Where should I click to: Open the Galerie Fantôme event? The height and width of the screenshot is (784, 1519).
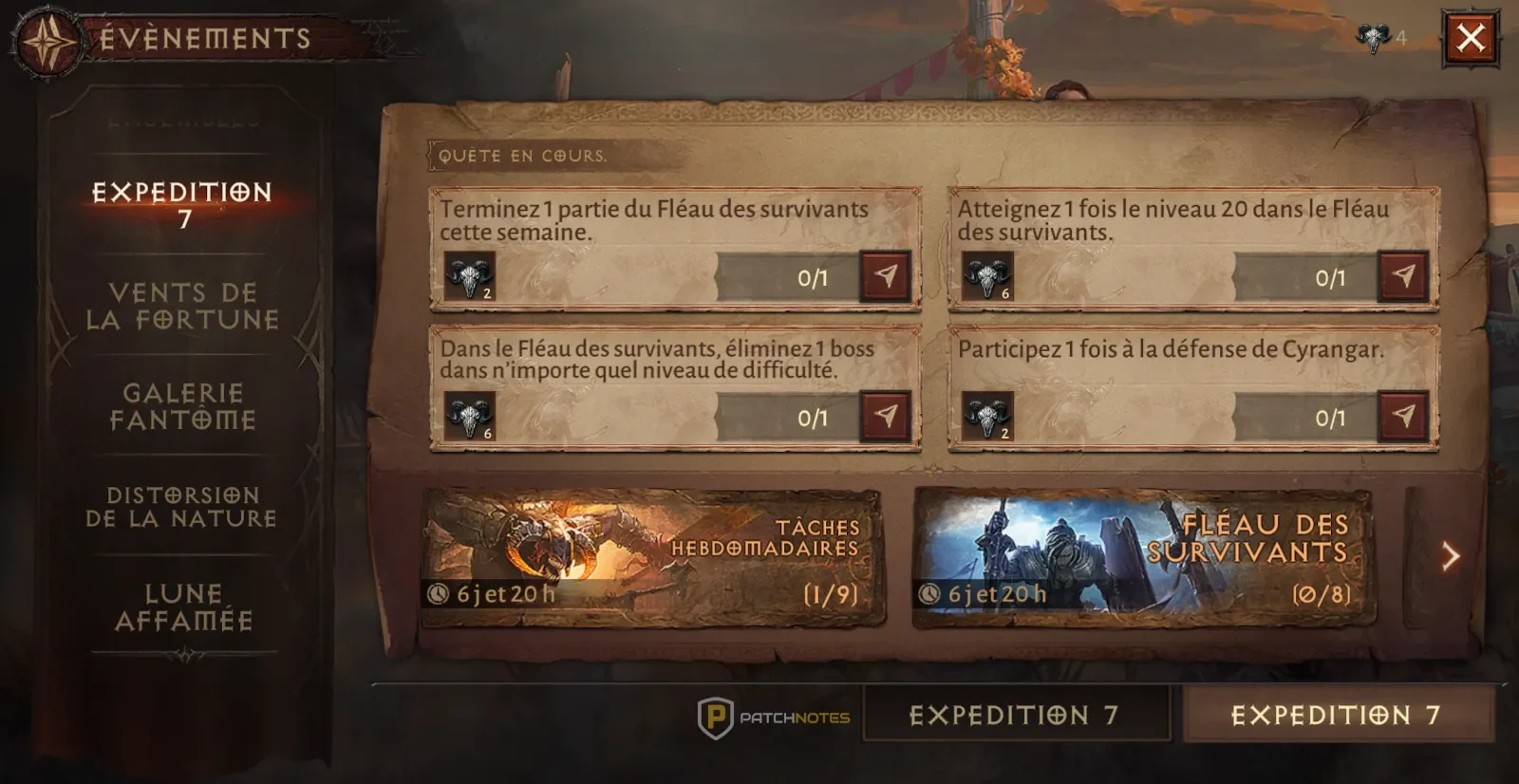[x=182, y=406]
